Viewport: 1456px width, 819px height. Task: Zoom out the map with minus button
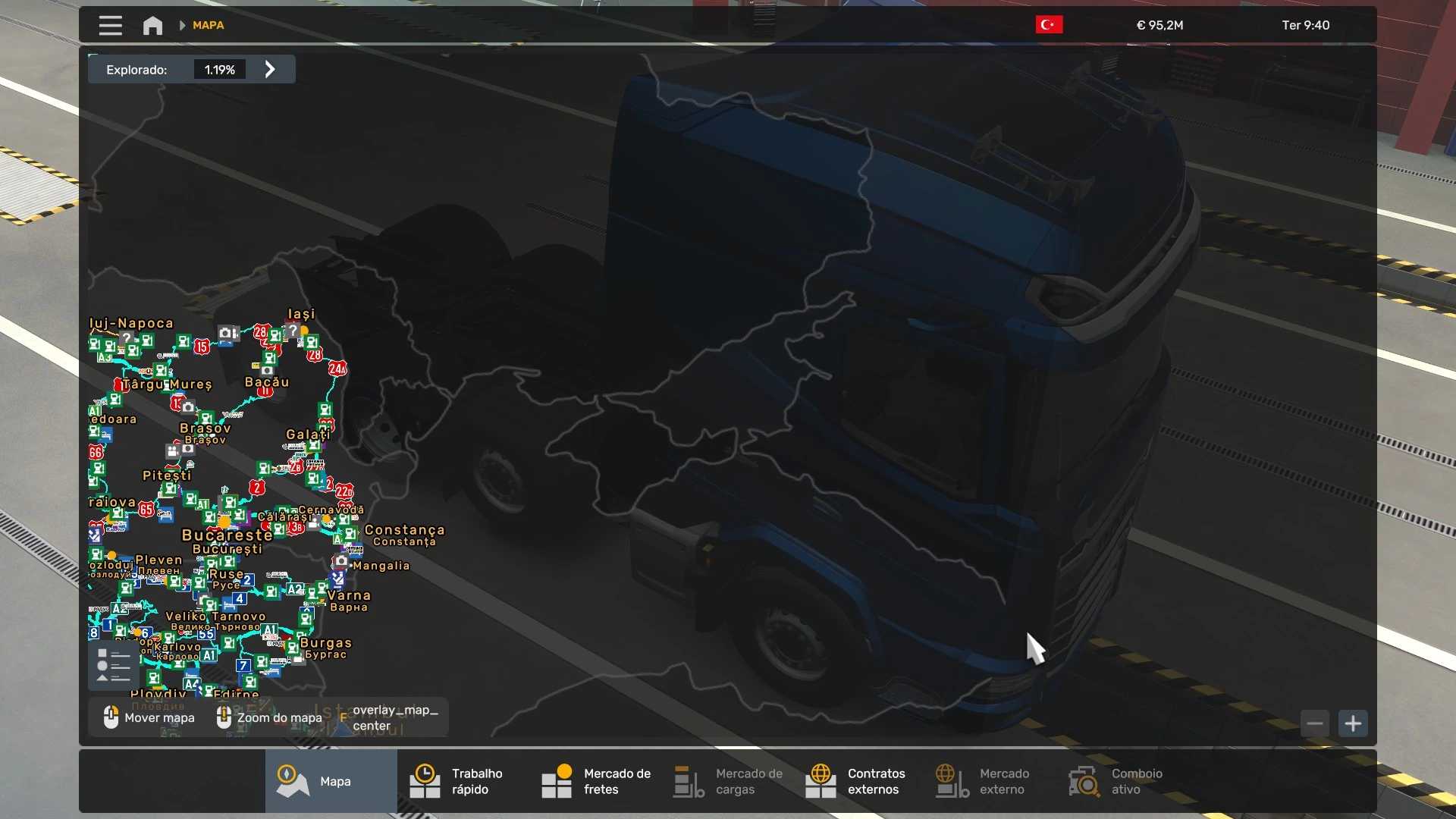[x=1315, y=723]
